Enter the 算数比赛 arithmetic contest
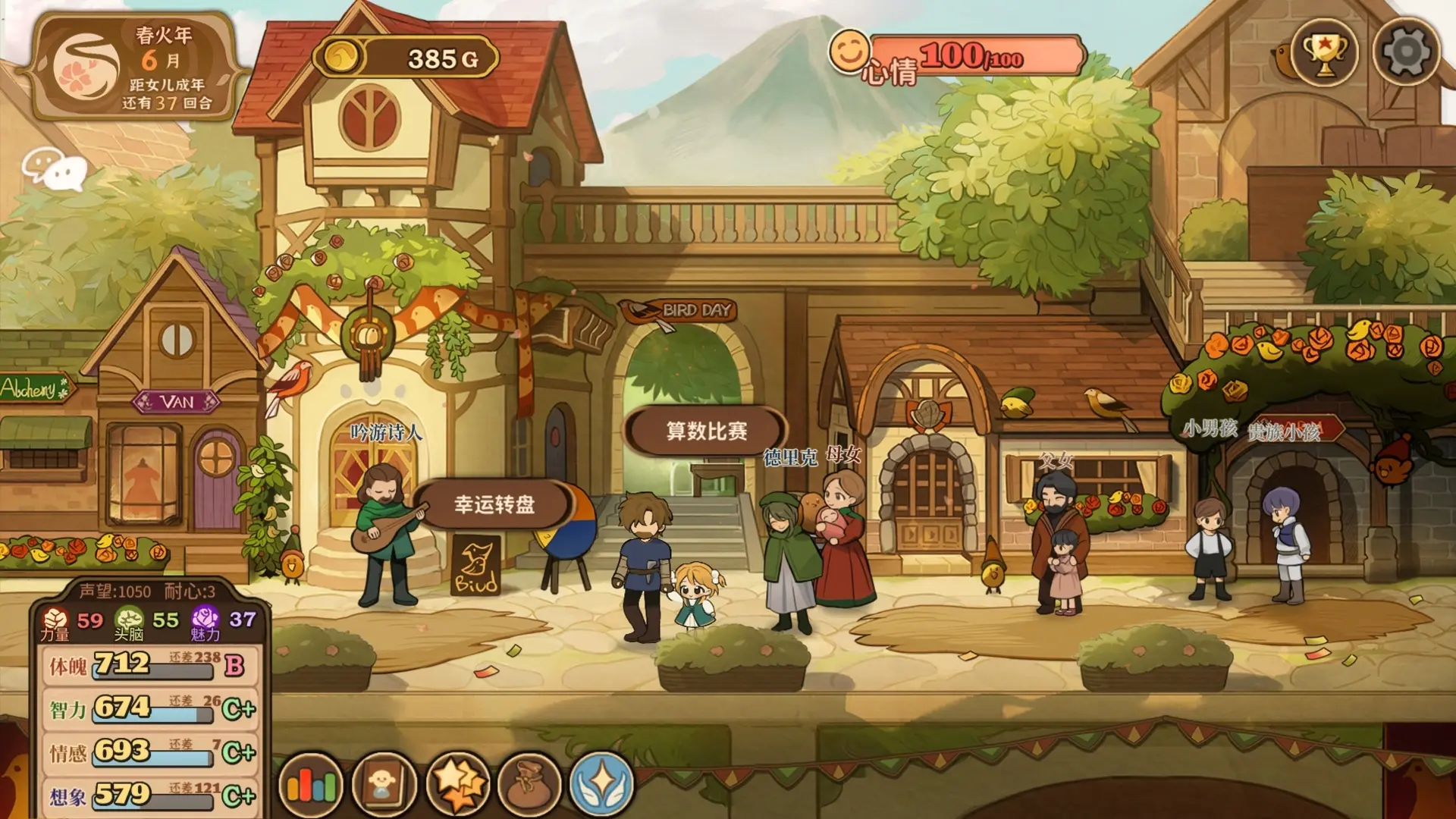This screenshot has height=819, width=1456. tap(706, 431)
